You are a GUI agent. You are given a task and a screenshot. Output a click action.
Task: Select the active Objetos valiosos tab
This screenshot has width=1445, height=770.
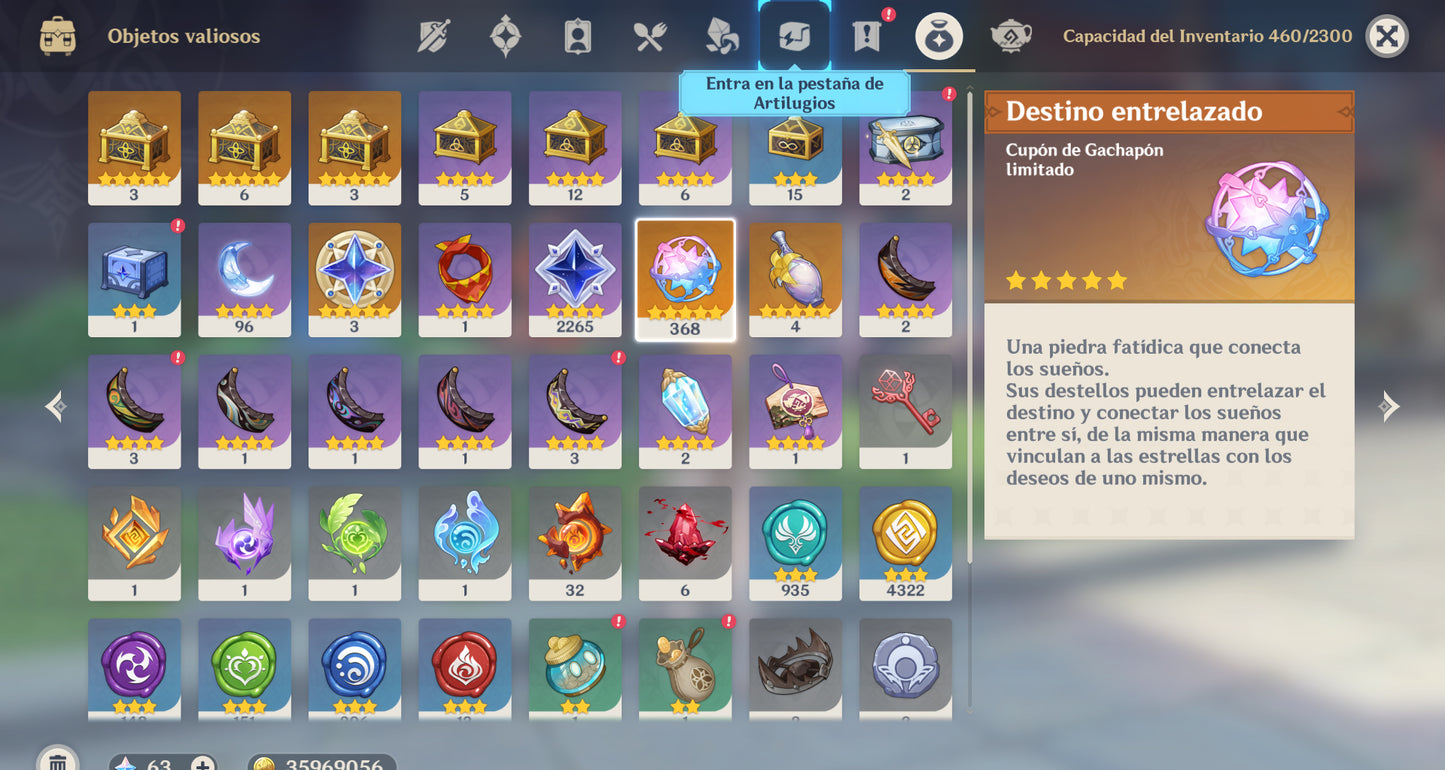pyautogui.click(x=938, y=36)
